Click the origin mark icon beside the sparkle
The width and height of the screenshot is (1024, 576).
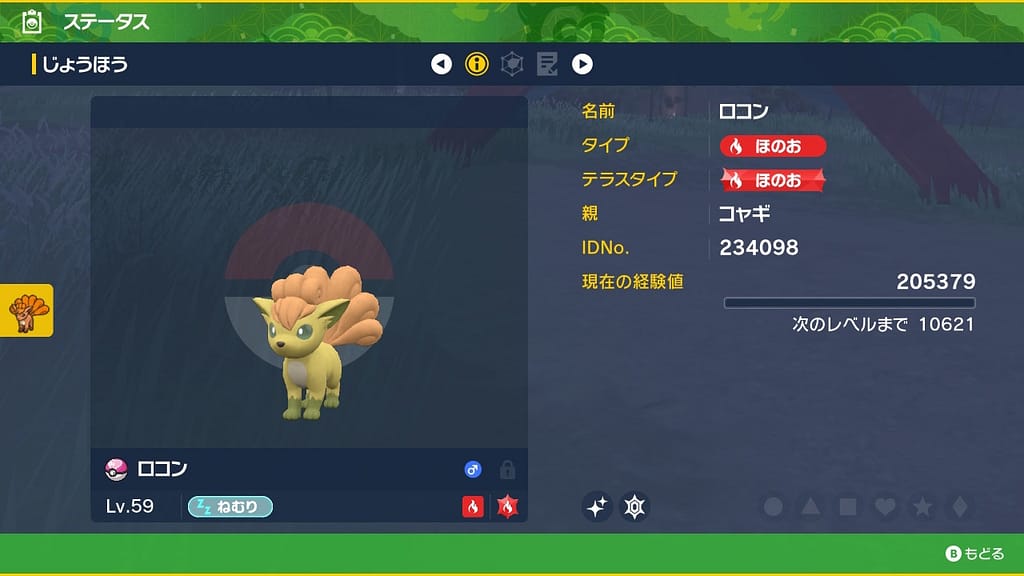[635, 507]
